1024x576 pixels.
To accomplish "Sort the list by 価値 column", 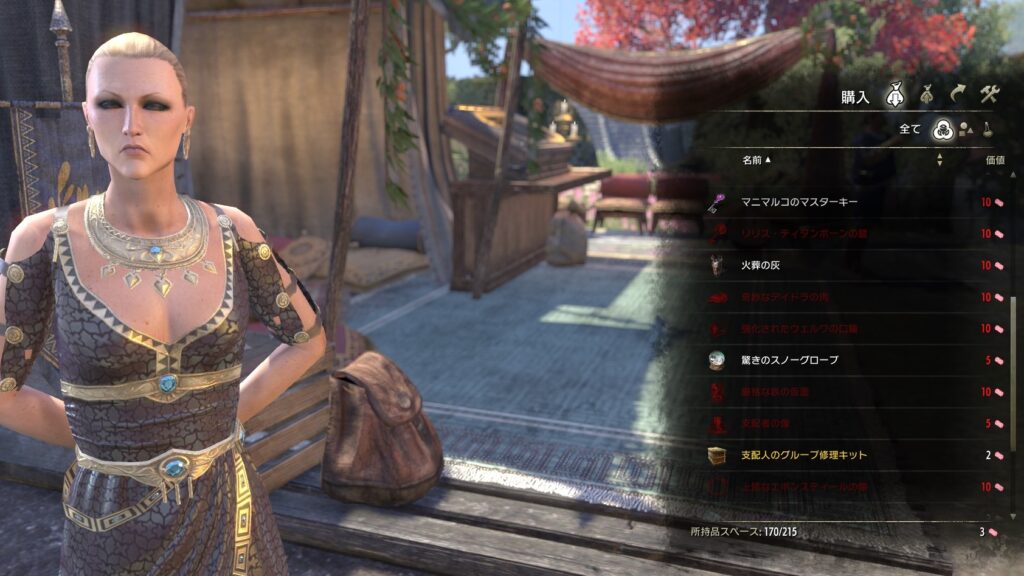I will pyautogui.click(x=994, y=160).
